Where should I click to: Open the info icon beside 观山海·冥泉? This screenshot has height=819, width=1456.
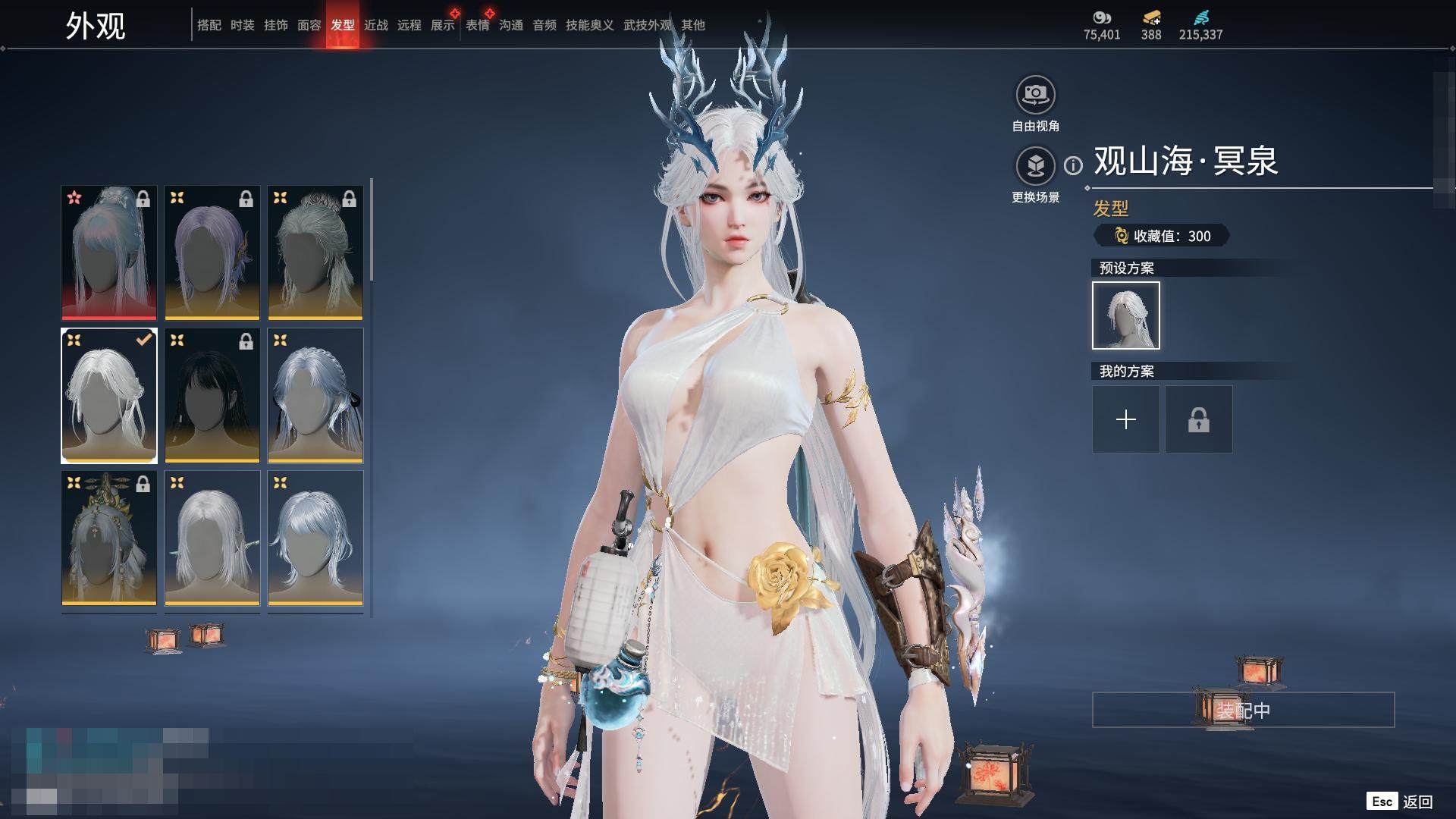pos(1073,165)
